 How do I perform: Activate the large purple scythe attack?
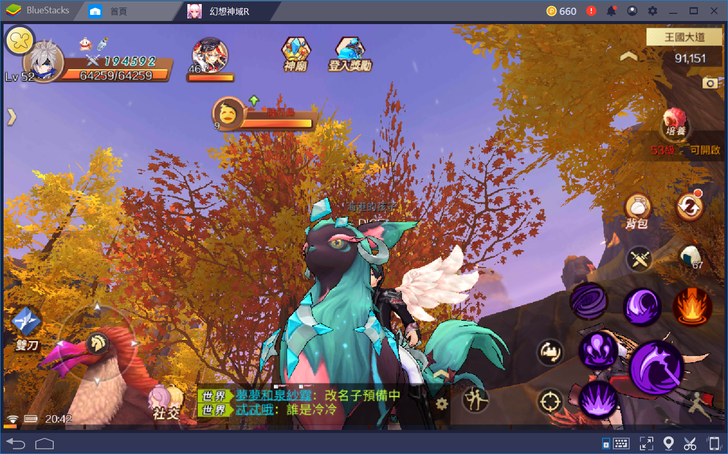click(x=656, y=366)
